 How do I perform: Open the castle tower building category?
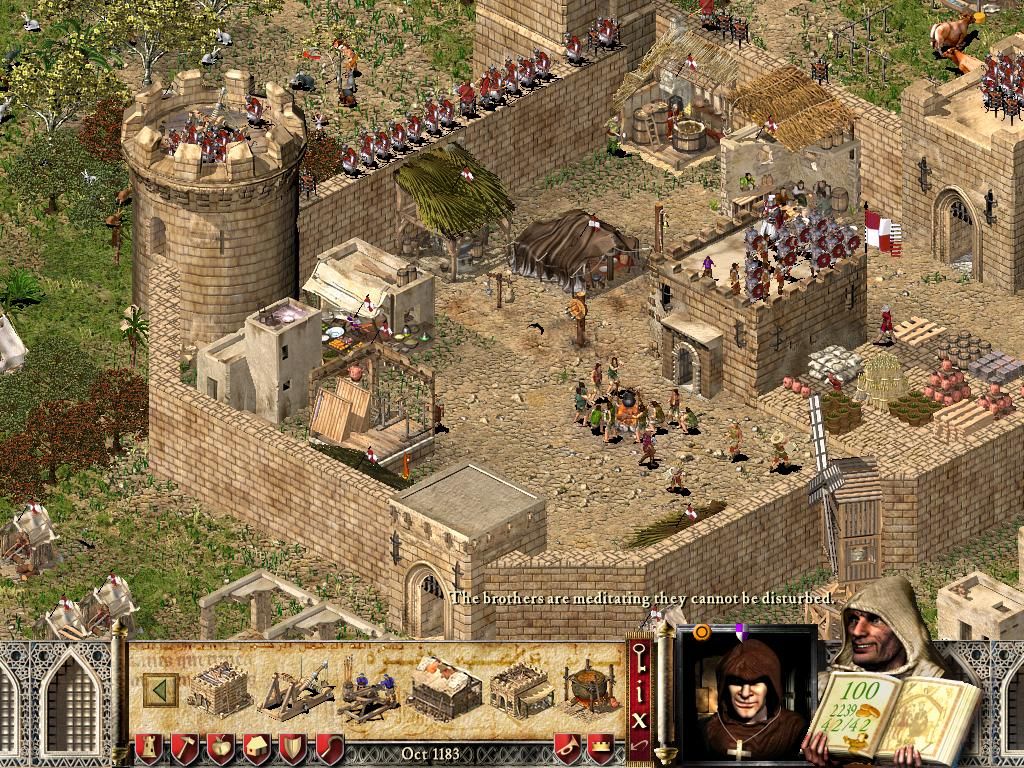click(147, 747)
